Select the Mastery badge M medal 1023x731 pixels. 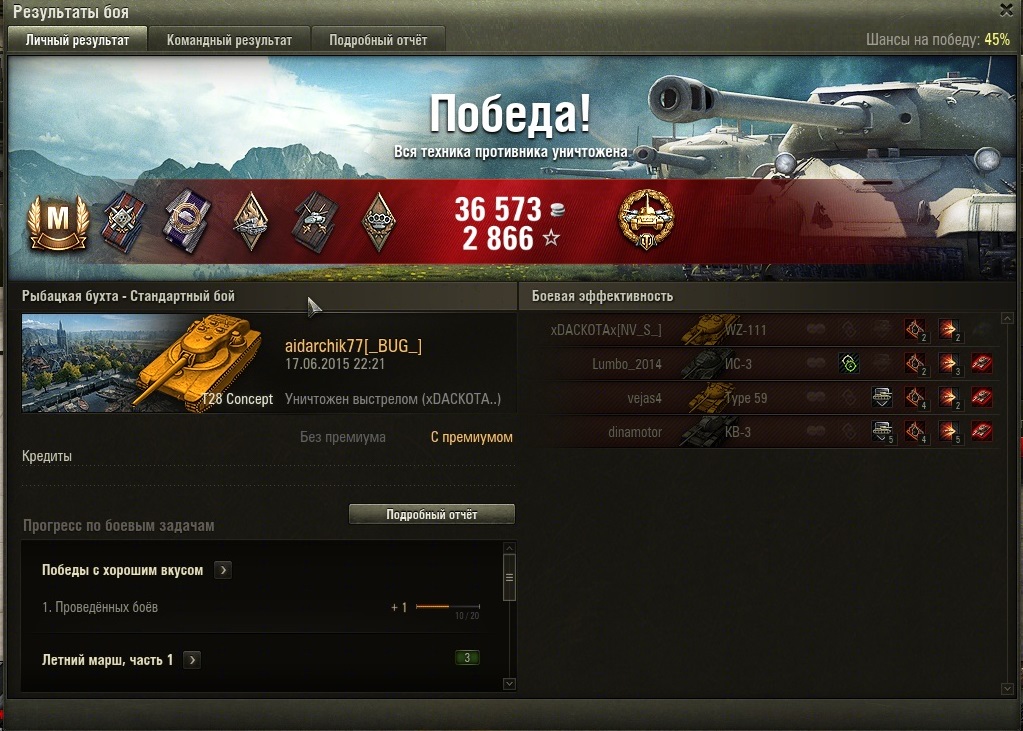(x=60, y=220)
